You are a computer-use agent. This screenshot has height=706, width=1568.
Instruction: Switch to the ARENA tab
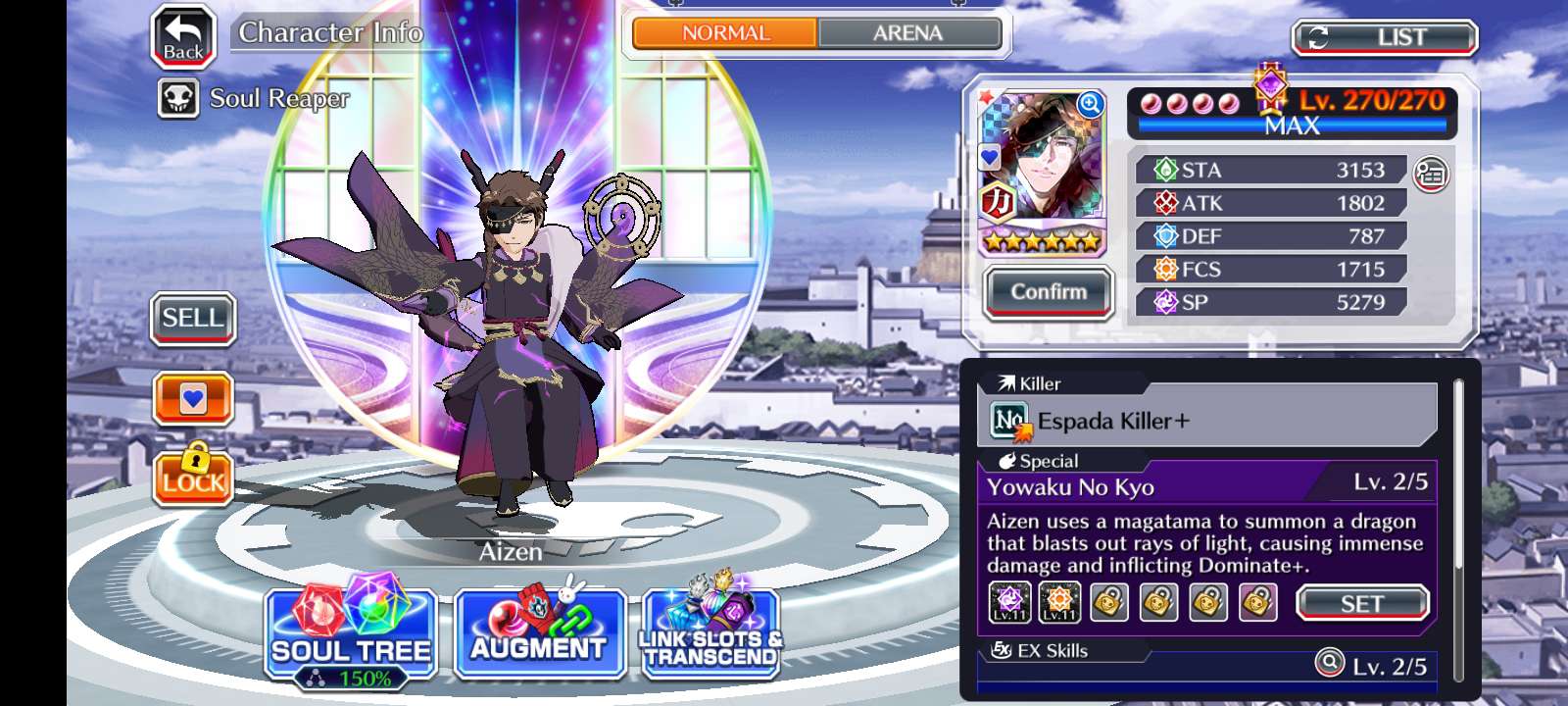907,33
